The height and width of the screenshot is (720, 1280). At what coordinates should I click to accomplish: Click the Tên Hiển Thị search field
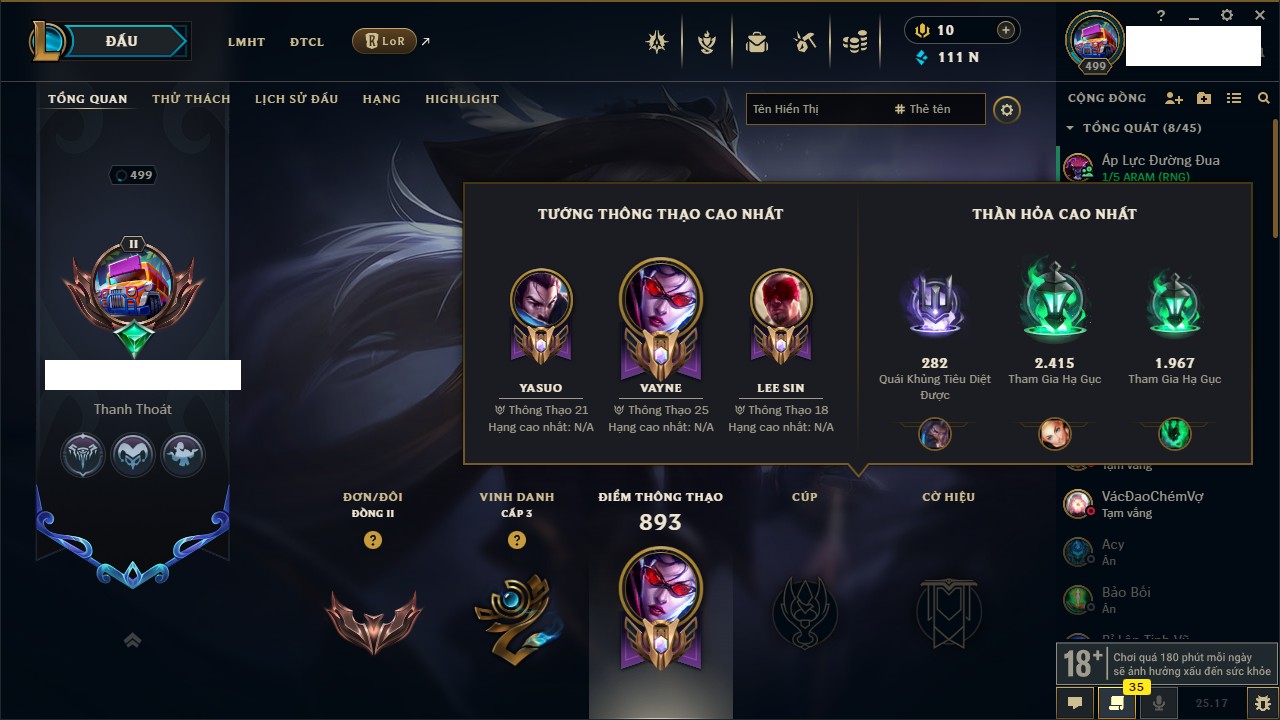(815, 109)
